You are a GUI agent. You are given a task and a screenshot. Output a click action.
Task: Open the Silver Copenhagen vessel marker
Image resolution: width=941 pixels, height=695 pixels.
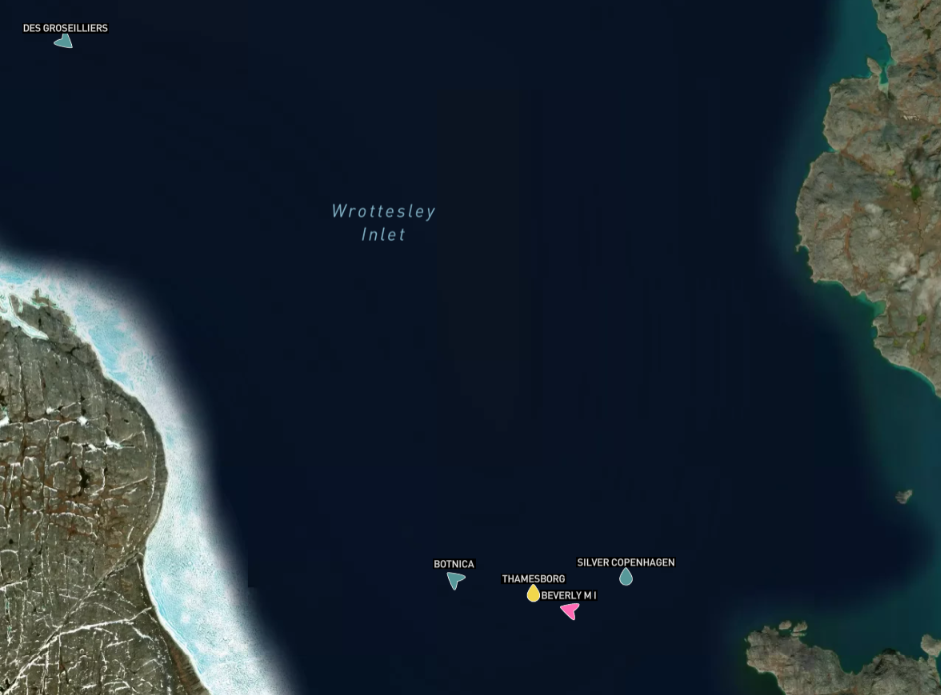pos(626,577)
